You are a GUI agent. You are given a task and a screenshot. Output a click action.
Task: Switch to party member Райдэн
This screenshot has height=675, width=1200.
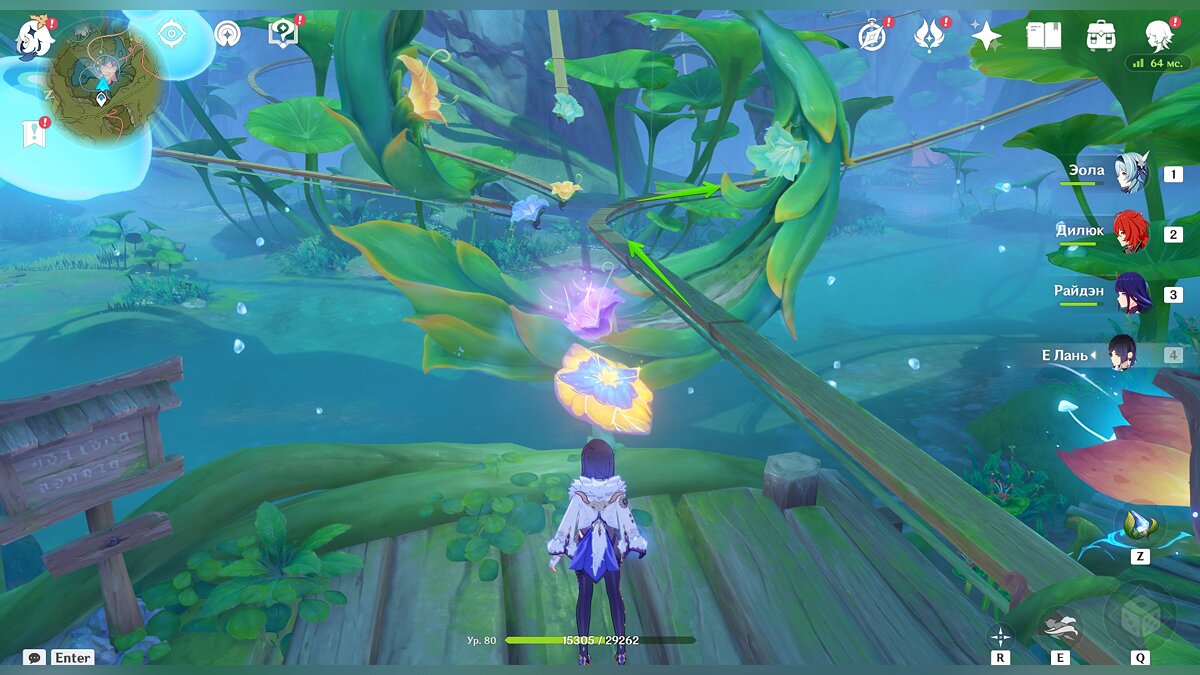(x=1132, y=293)
